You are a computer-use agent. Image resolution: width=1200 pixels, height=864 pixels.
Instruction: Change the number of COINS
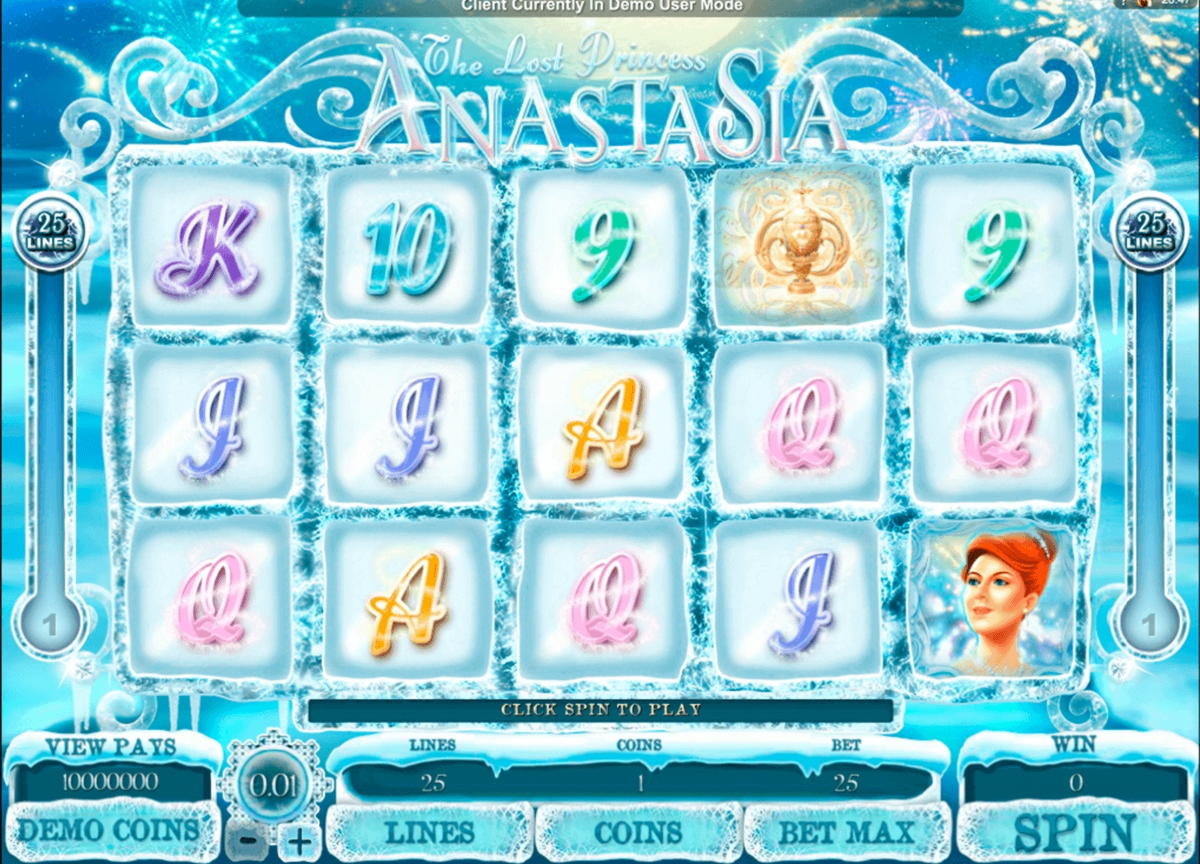coord(639,832)
